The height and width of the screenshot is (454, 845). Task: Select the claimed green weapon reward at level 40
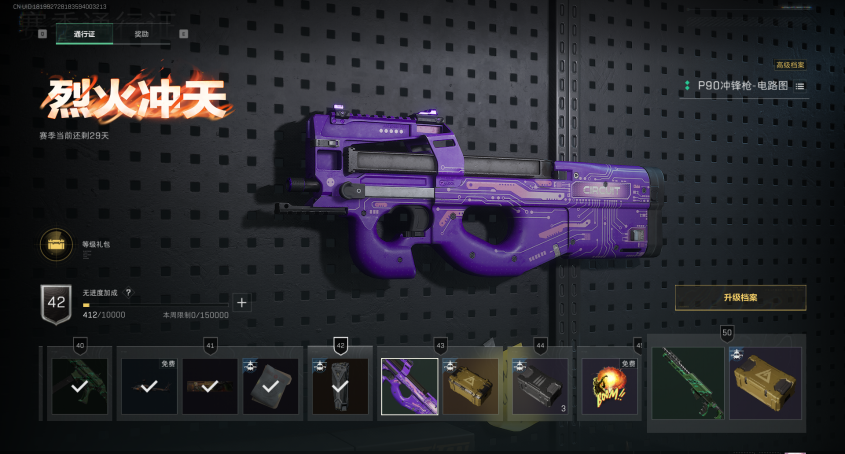click(80, 386)
